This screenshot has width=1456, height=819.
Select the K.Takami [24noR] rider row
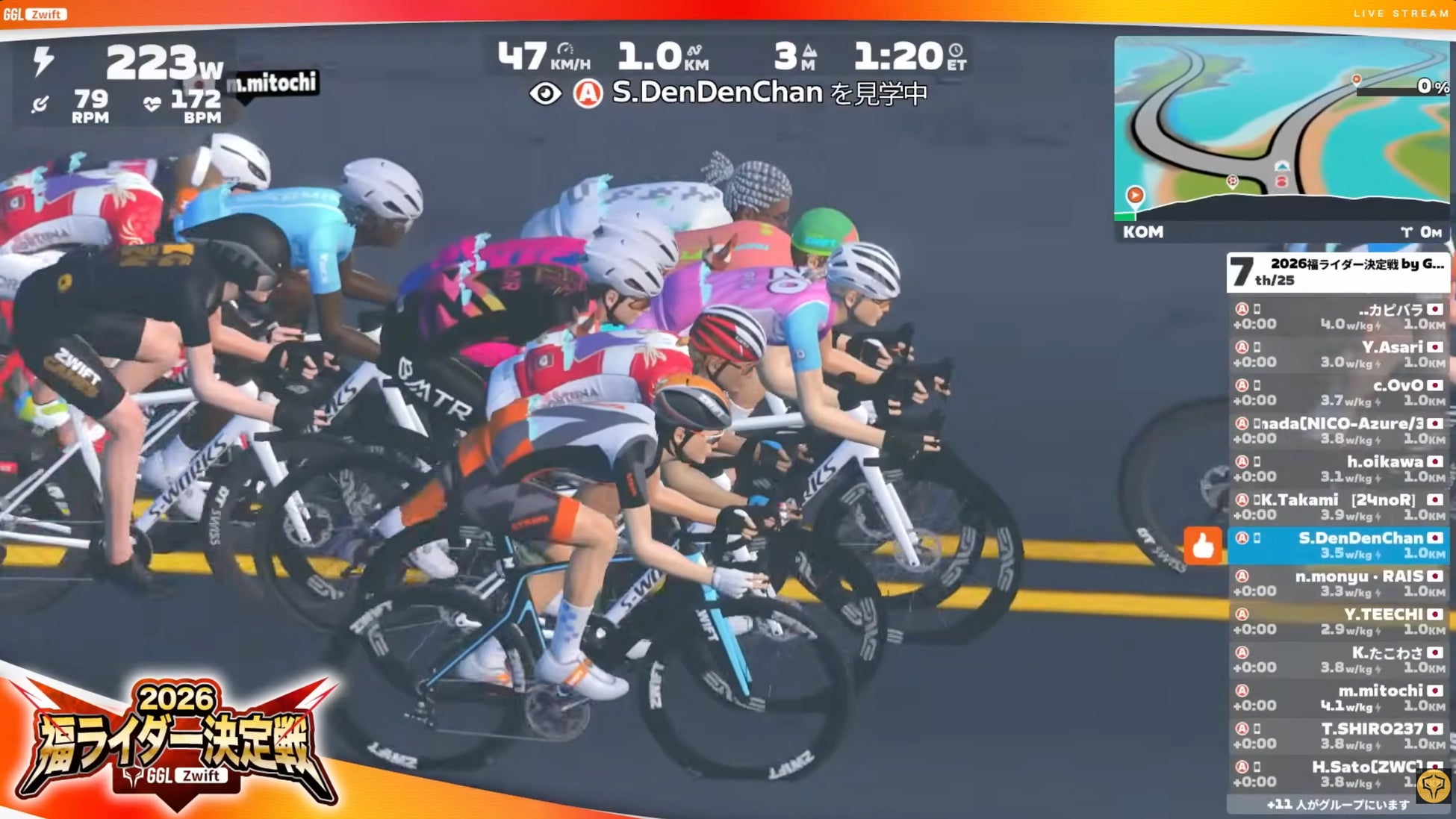click(1338, 507)
